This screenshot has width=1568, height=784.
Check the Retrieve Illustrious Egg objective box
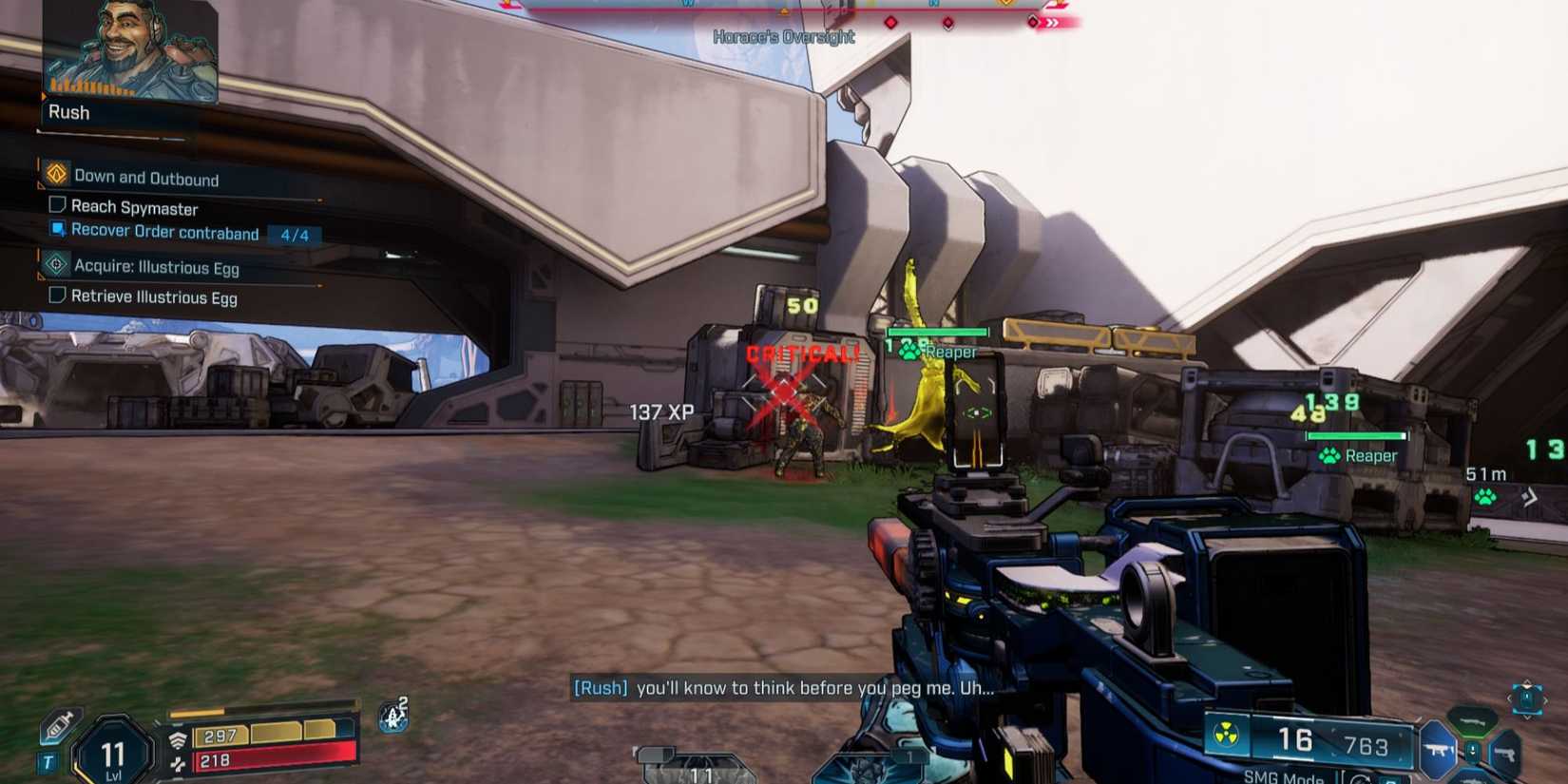[x=57, y=296]
